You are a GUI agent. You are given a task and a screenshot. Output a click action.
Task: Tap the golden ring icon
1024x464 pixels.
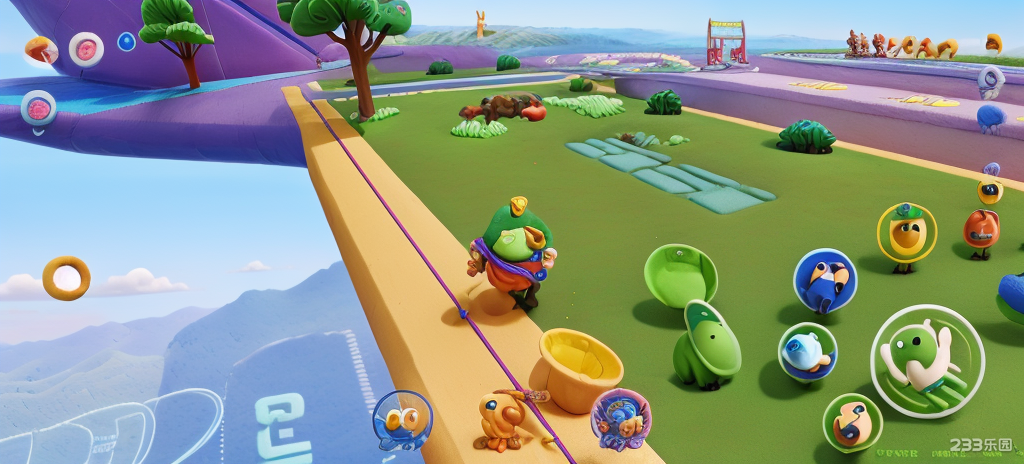click(66, 278)
